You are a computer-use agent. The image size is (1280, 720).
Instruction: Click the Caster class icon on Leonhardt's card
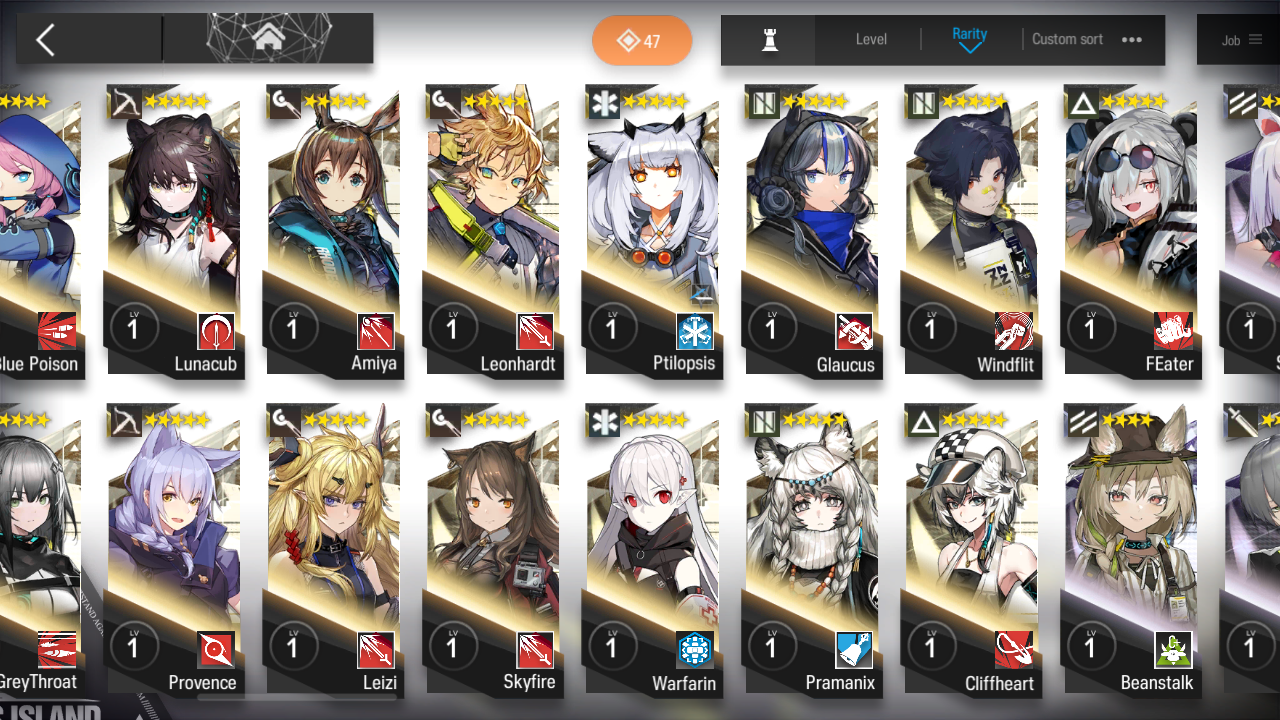[x=443, y=103]
